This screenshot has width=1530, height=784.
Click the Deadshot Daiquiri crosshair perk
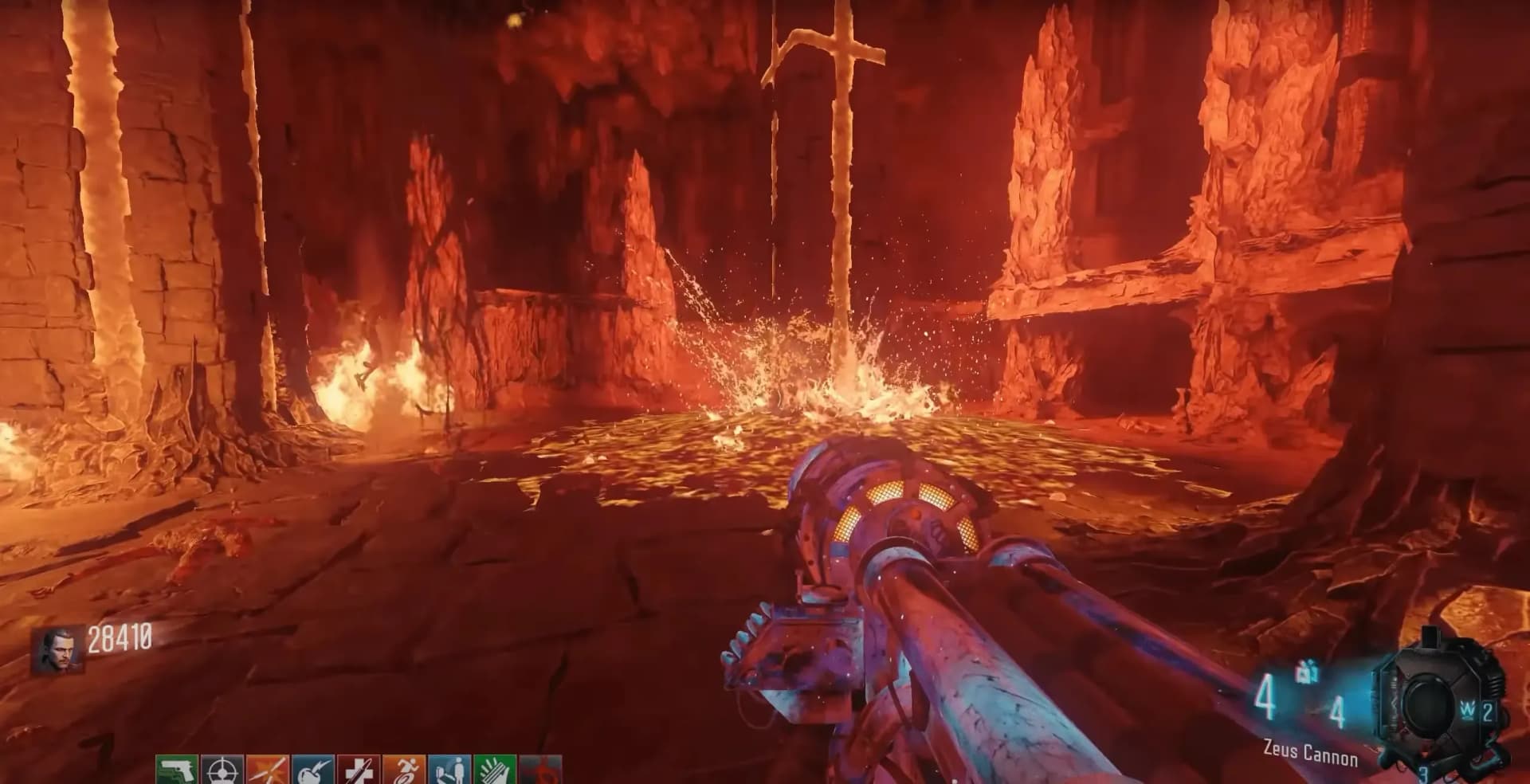coord(222,771)
